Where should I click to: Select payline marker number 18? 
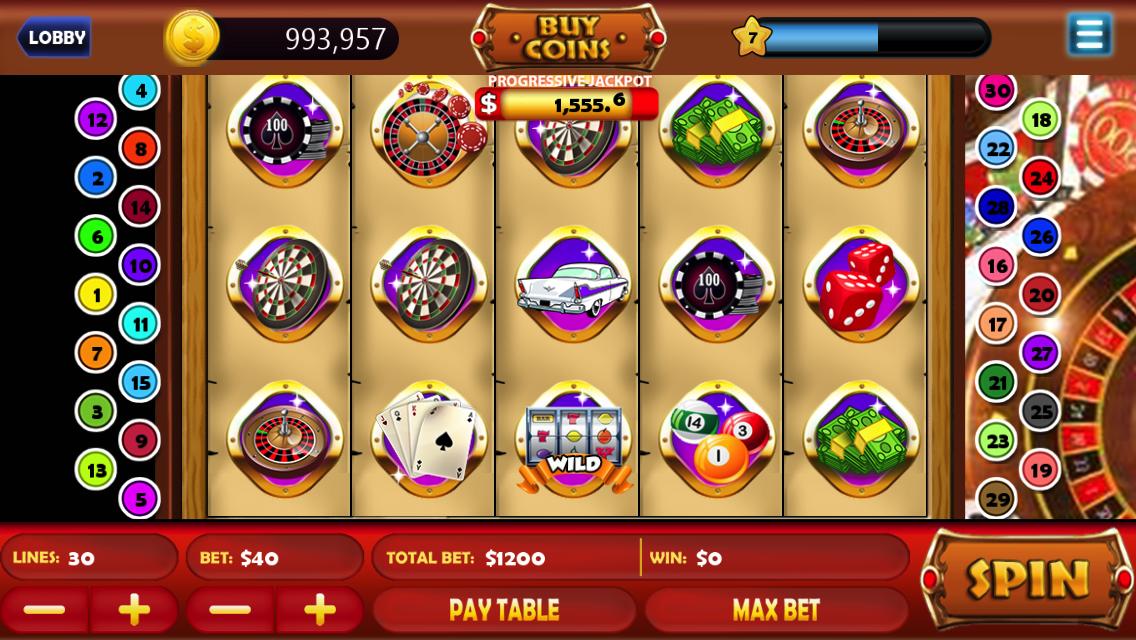pyautogui.click(x=1041, y=120)
